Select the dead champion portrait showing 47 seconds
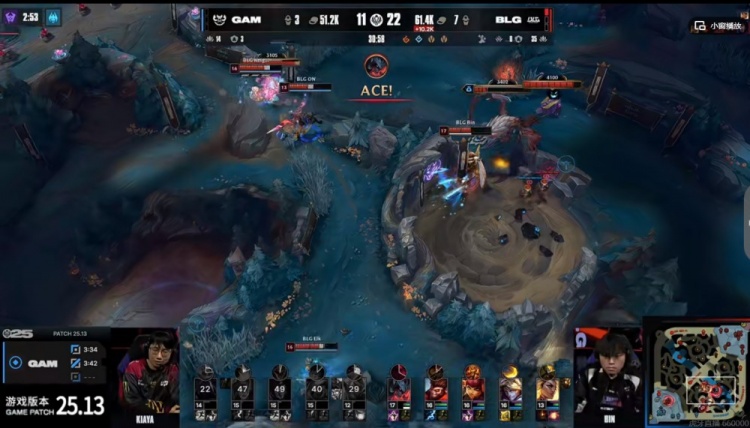This screenshot has height=428, width=750. click(x=242, y=387)
